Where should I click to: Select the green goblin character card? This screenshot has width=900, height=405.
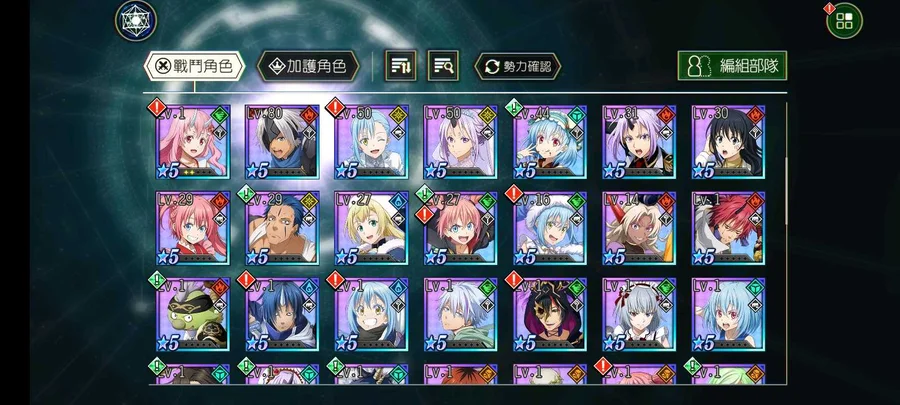coord(193,314)
